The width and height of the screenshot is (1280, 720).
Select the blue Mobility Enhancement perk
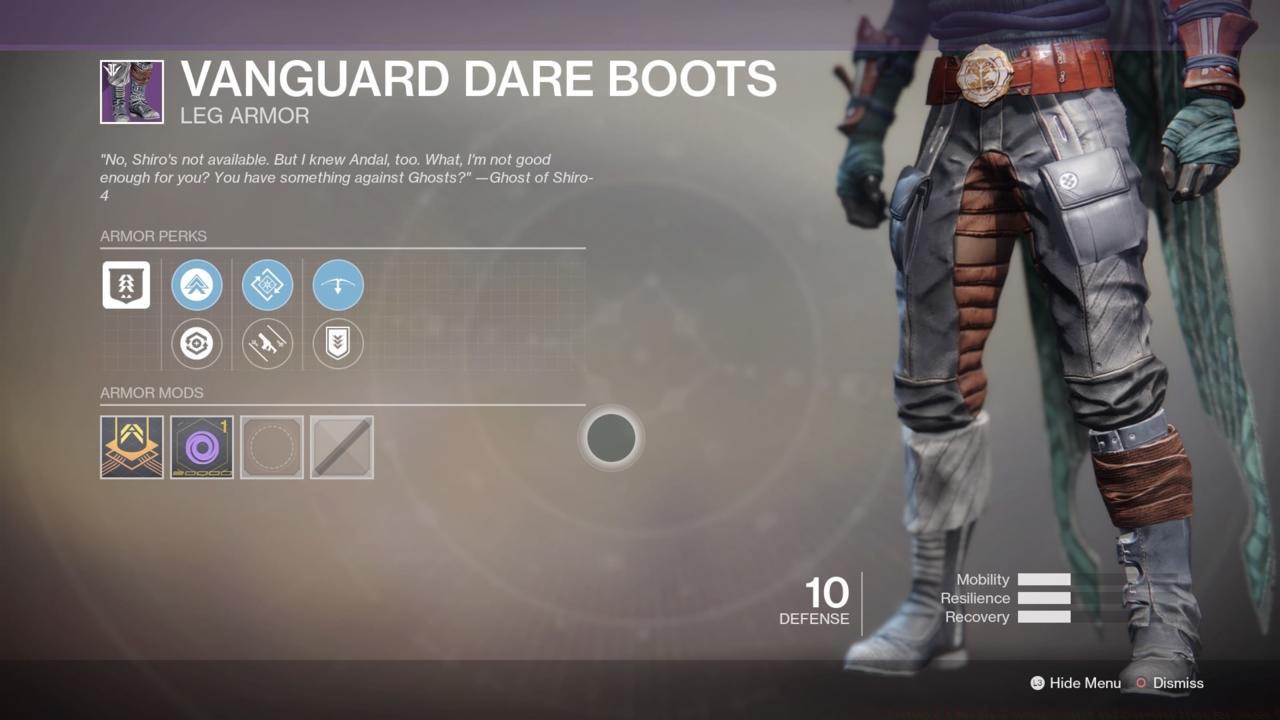pyautogui.click(x=197, y=284)
